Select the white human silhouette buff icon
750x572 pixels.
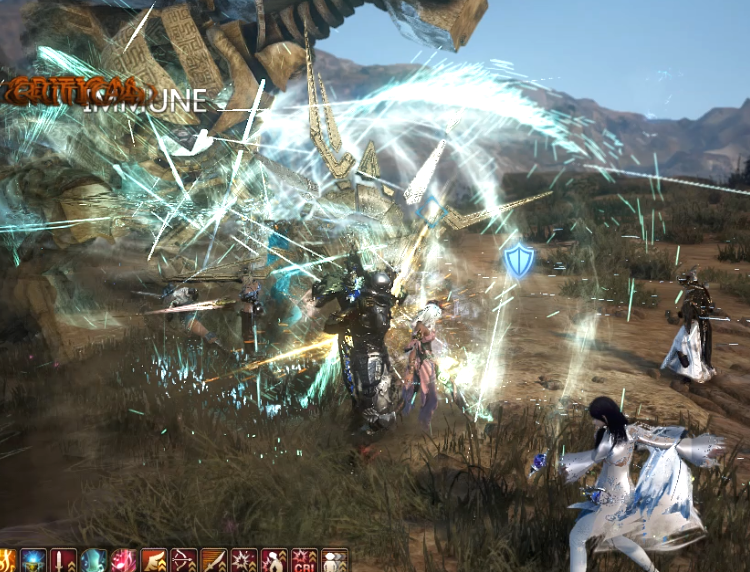tap(274, 560)
